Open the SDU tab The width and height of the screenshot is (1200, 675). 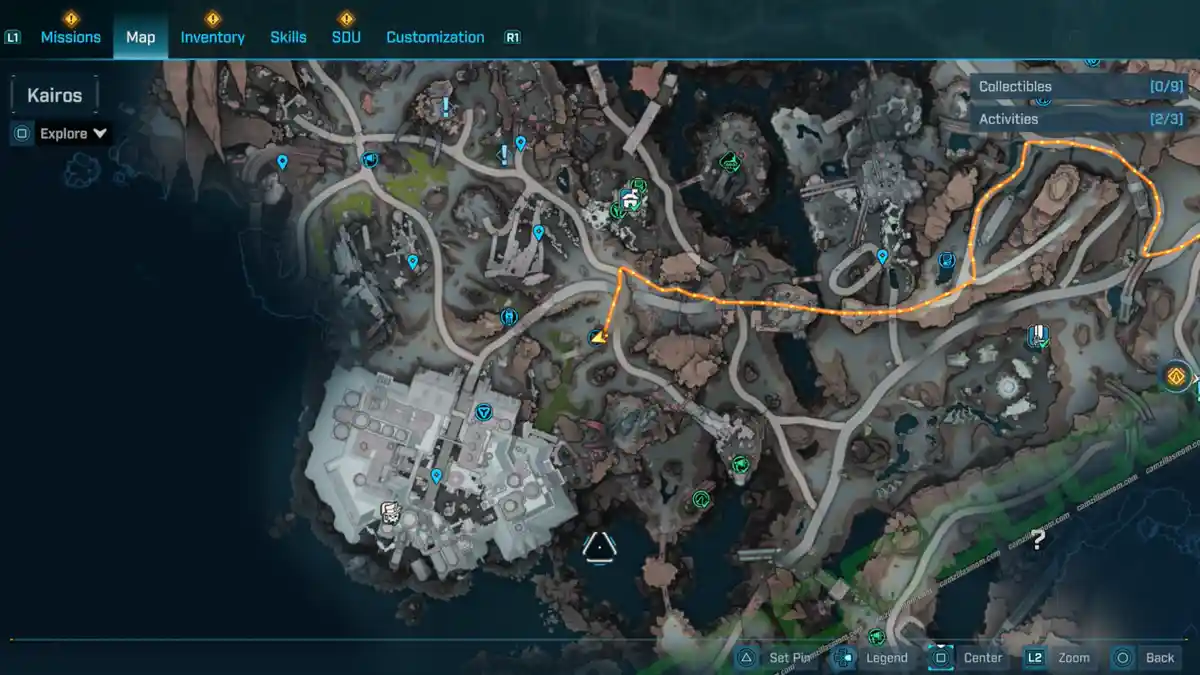pos(346,37)
